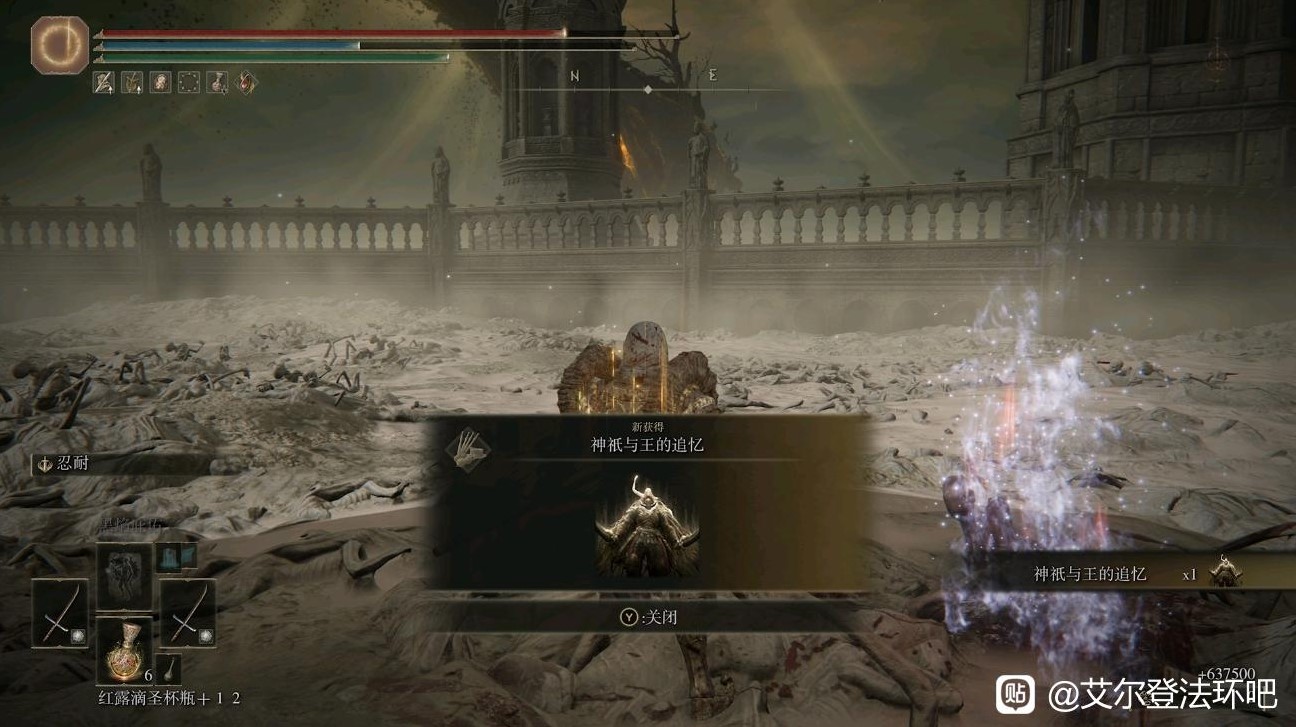Screen dimensions: 1296x727
Task: Select the Remembrance item image in popup
Action: pos(647,525)
